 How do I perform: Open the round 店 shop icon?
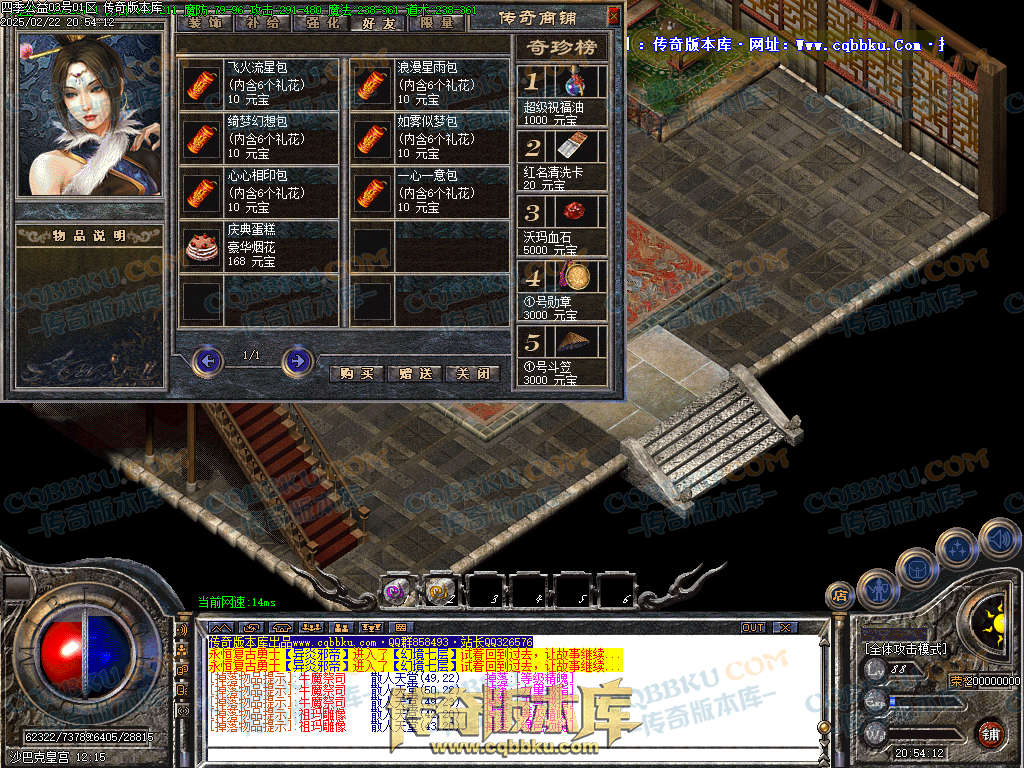pyautogui.click(x=841, y=595)
